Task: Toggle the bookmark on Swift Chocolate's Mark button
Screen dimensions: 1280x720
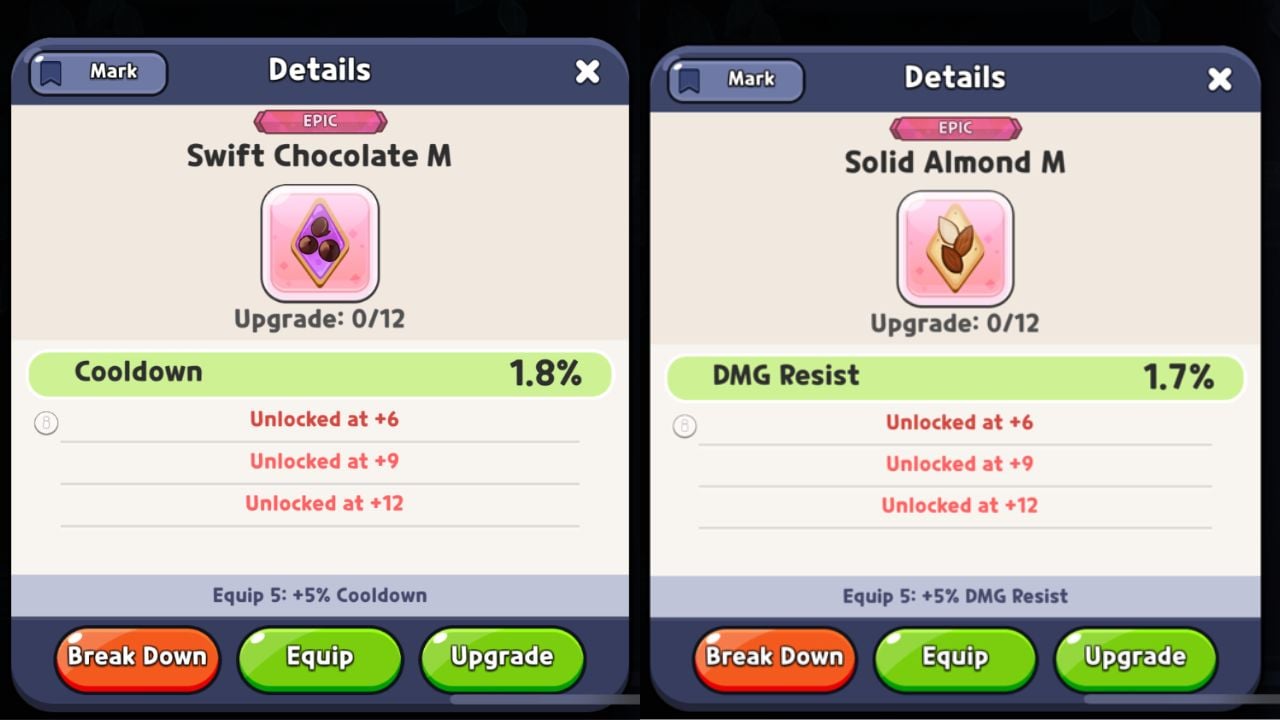Action: 97,72
